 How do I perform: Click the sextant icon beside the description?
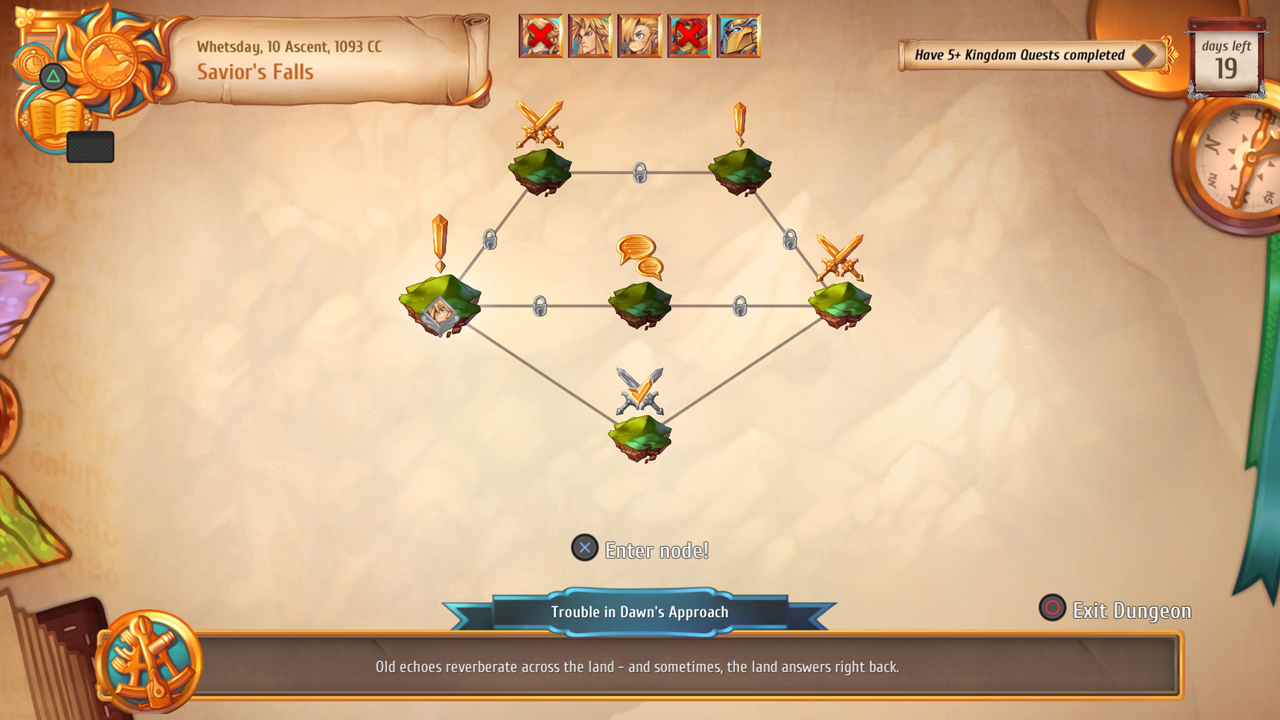pyautogui.click(x=150, y=662)
